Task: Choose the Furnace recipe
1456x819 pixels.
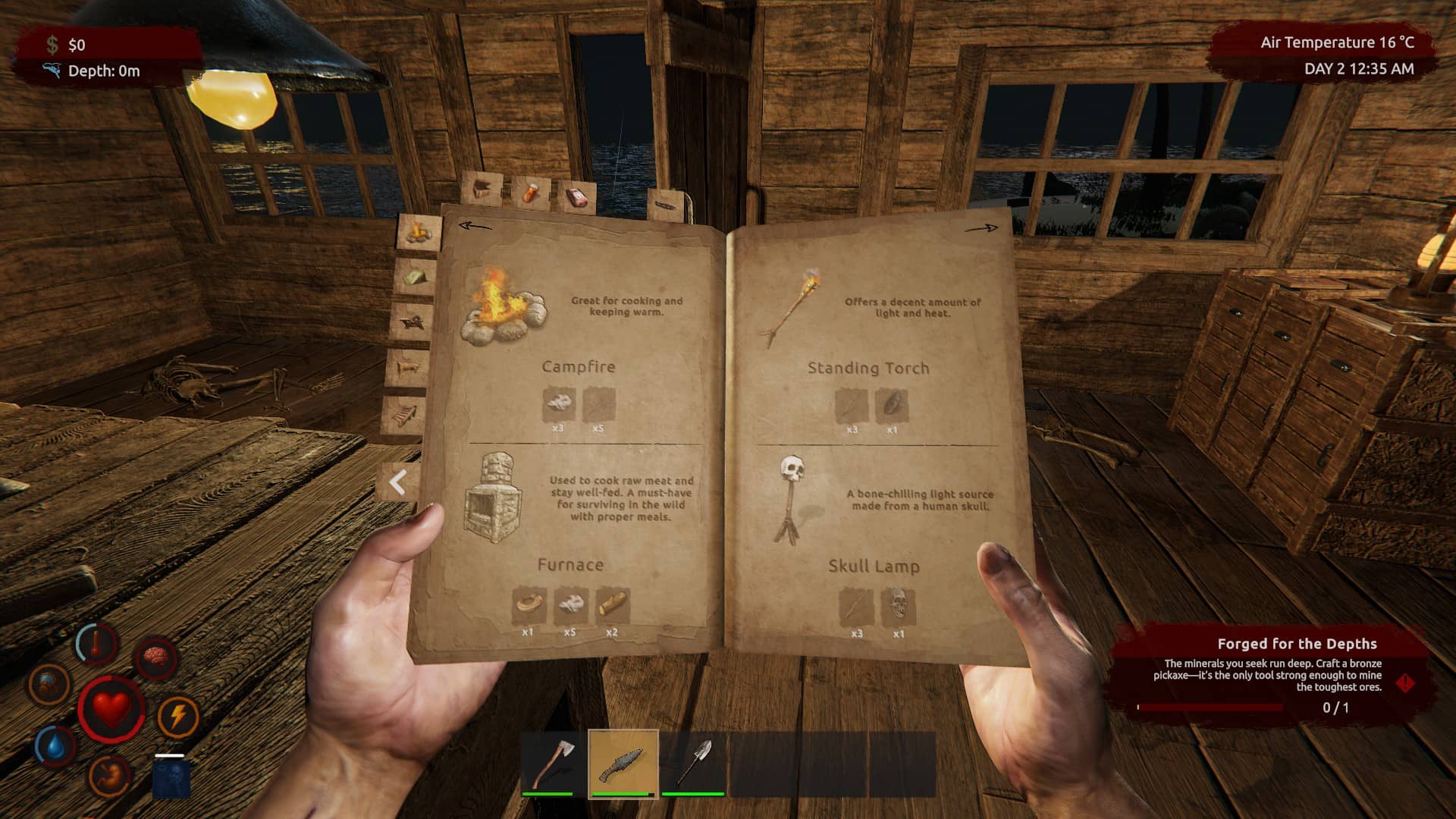Action: click(x=494, y=498)
